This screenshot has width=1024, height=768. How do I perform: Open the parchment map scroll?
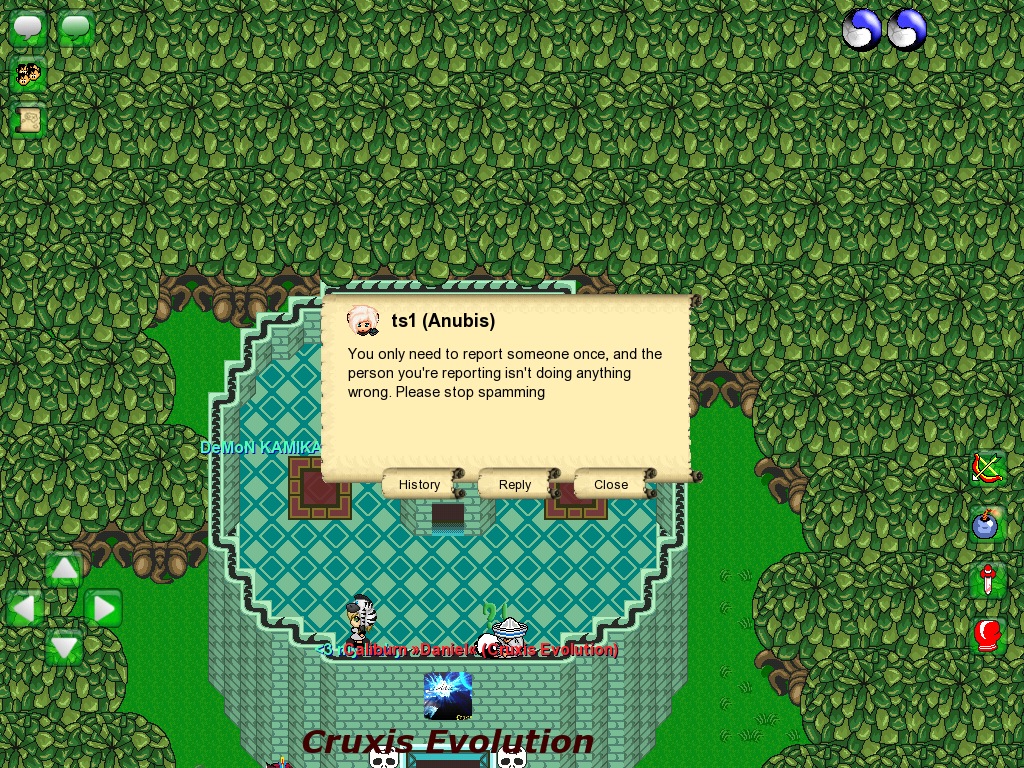[28, 121]
